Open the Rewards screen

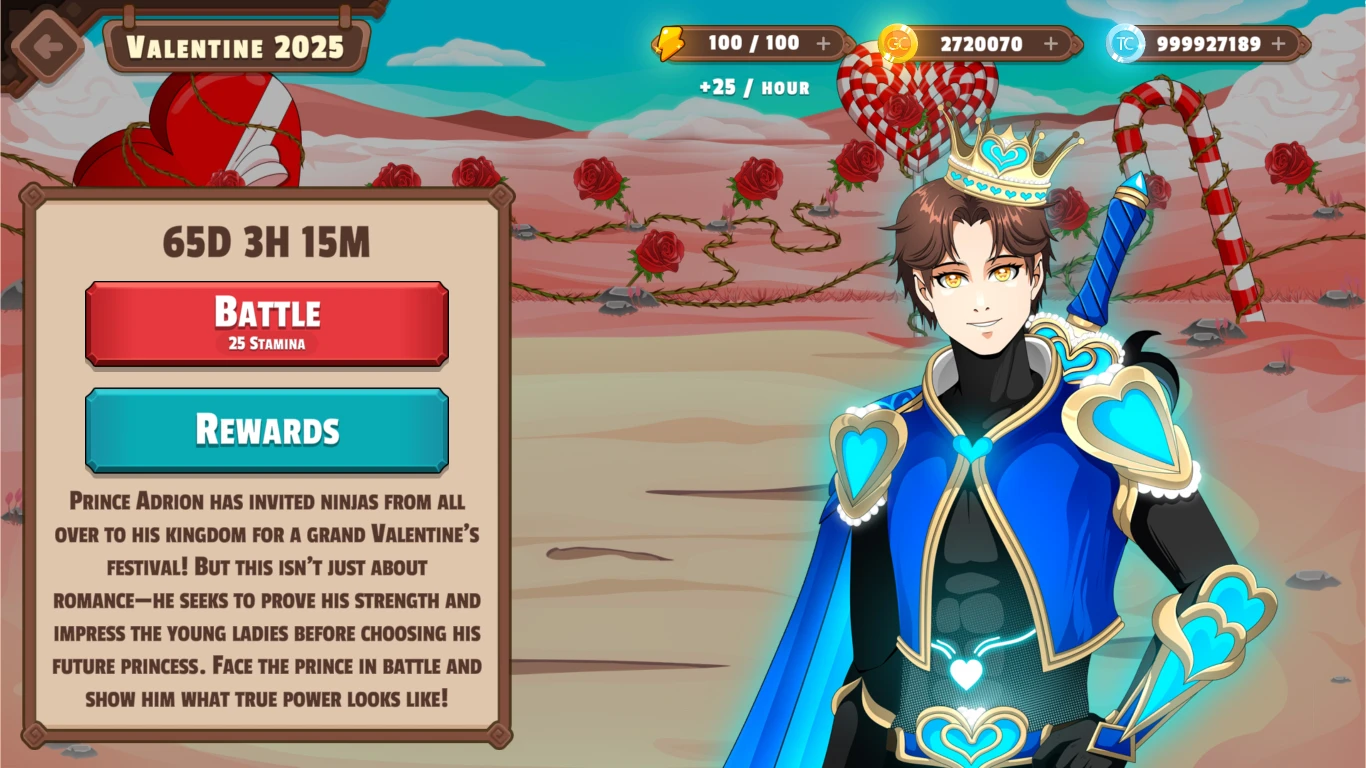pyautogui.click(x=266, y=430)
